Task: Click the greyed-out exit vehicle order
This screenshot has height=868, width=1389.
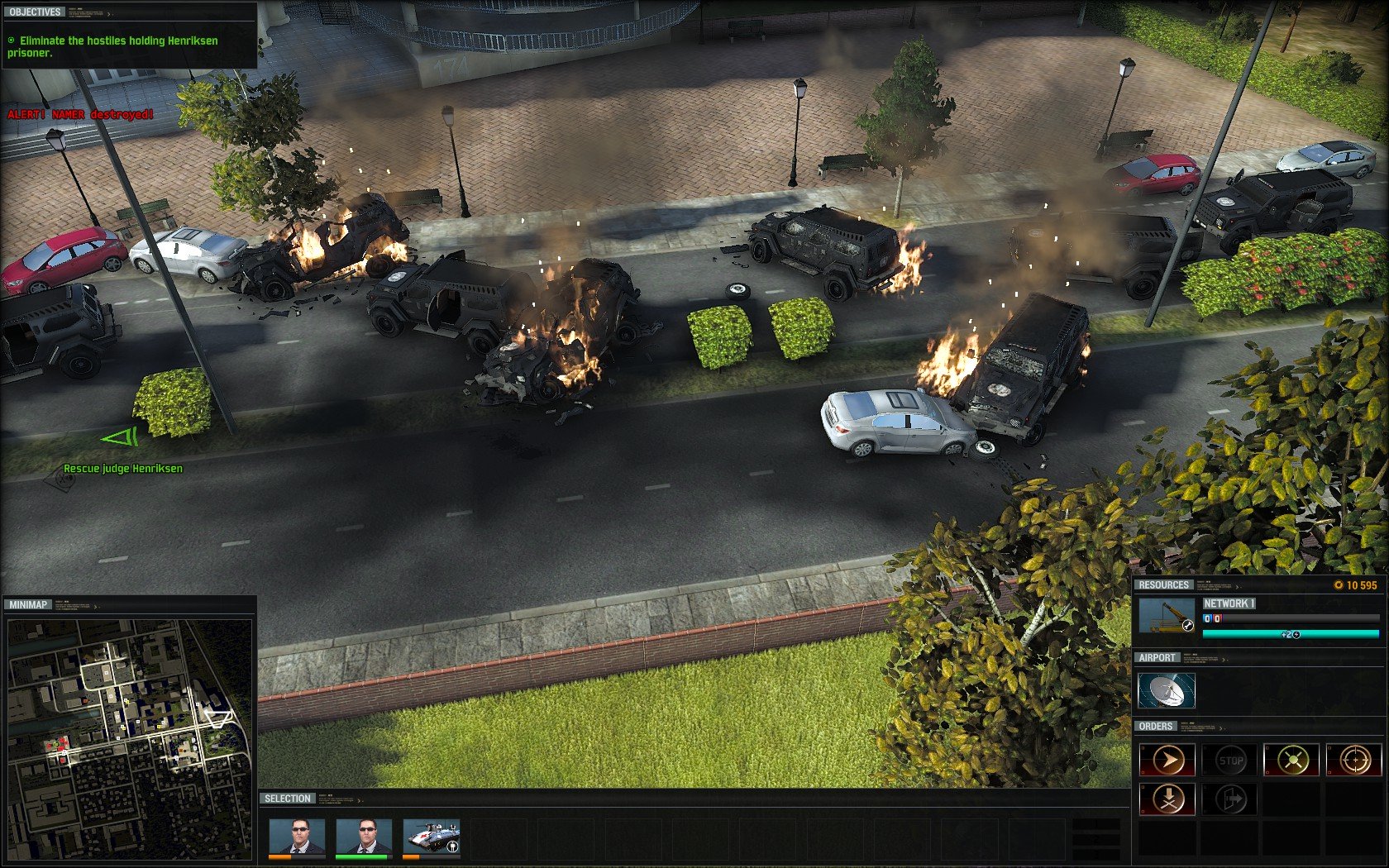Action: click(1230, 799)
